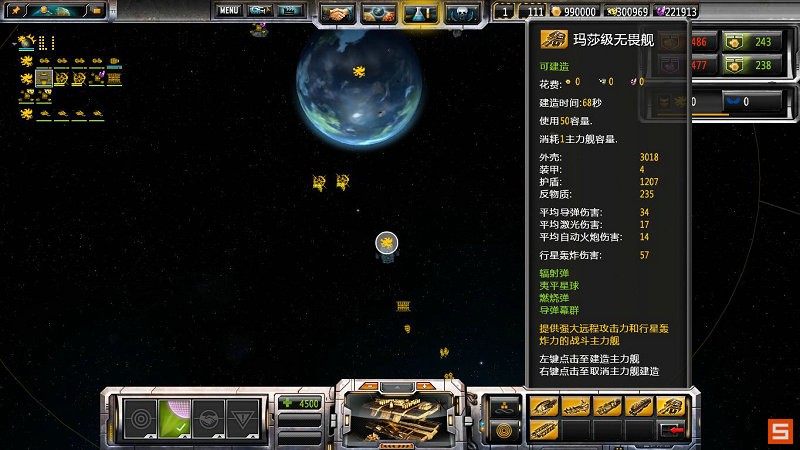Select the planet icon in empire tree
Viewport: 800px width, 450px height.
pyautogui.click(x=26, y=43)
